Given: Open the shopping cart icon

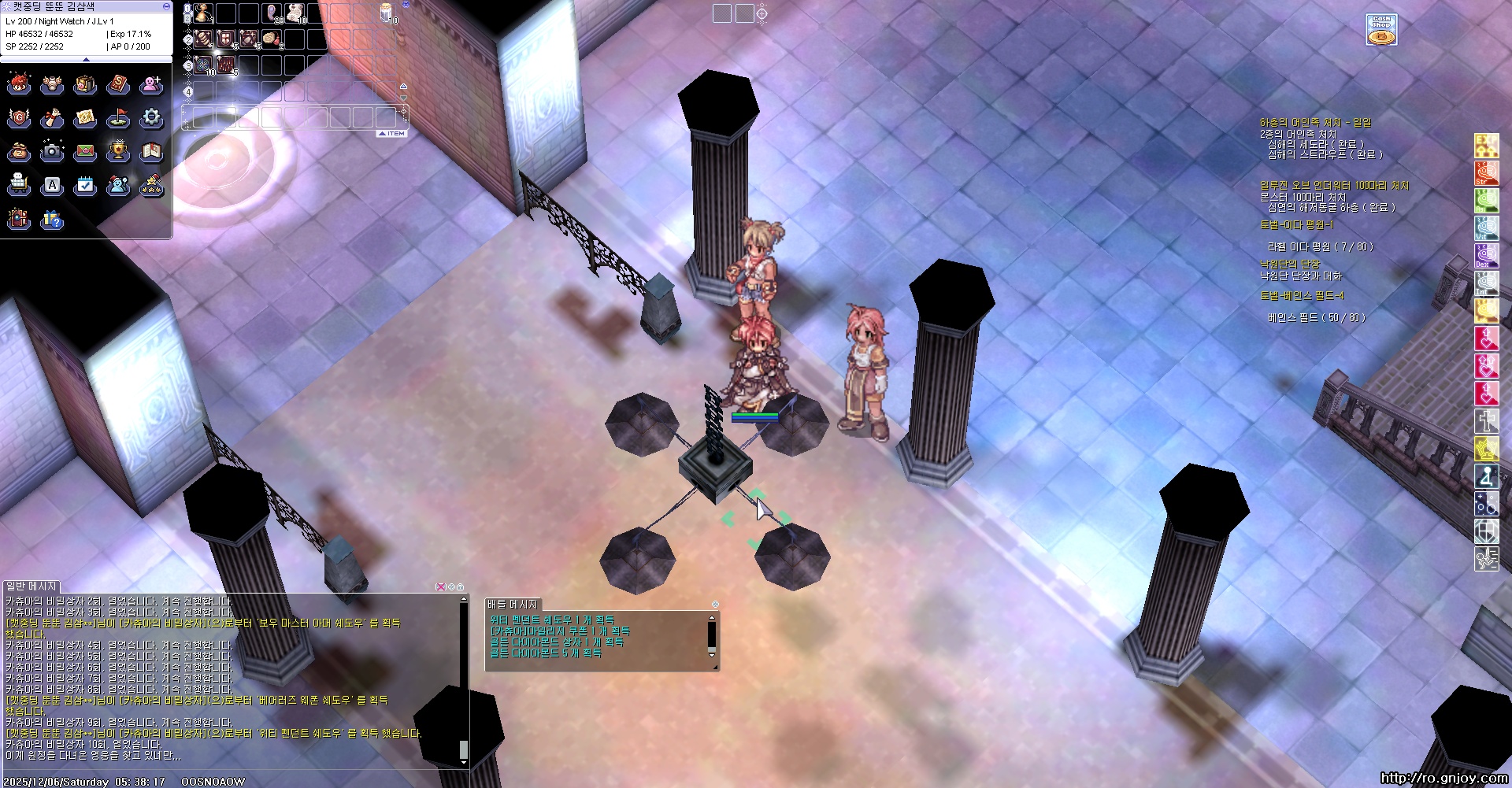Looking at the screenshot, I should [x=19, y=185].
